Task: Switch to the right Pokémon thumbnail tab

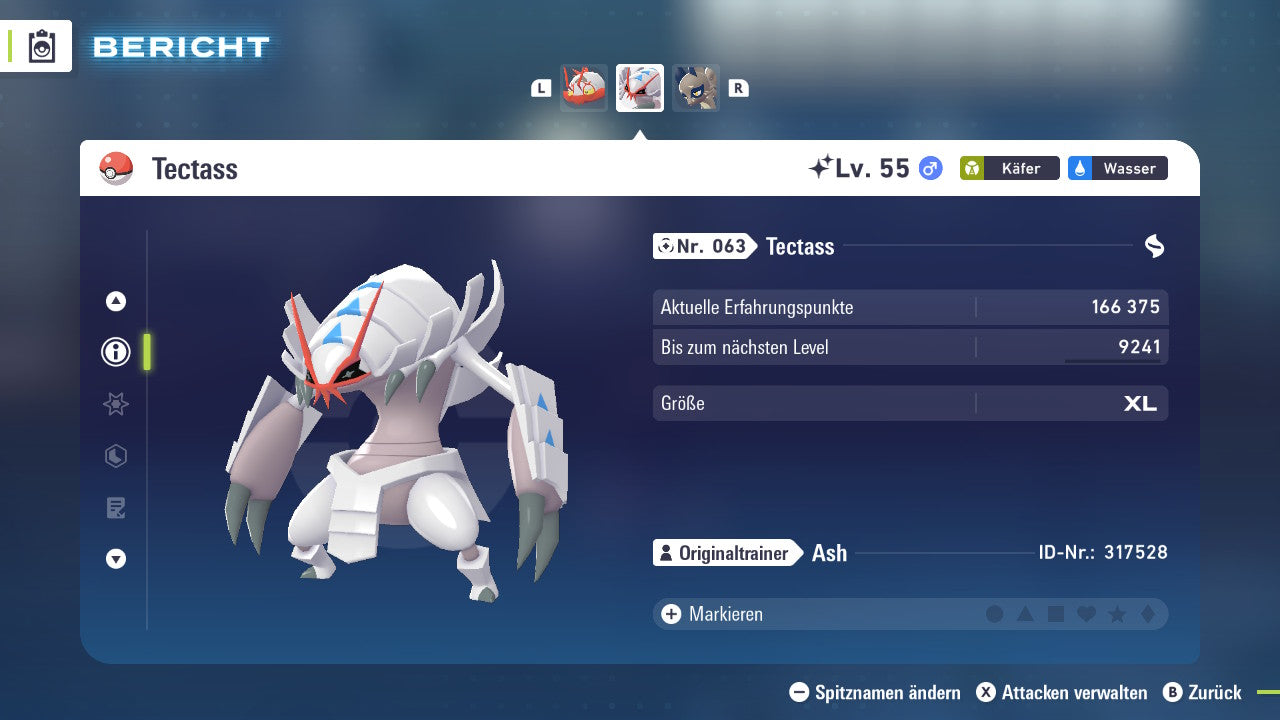Action: coord(696,87)
